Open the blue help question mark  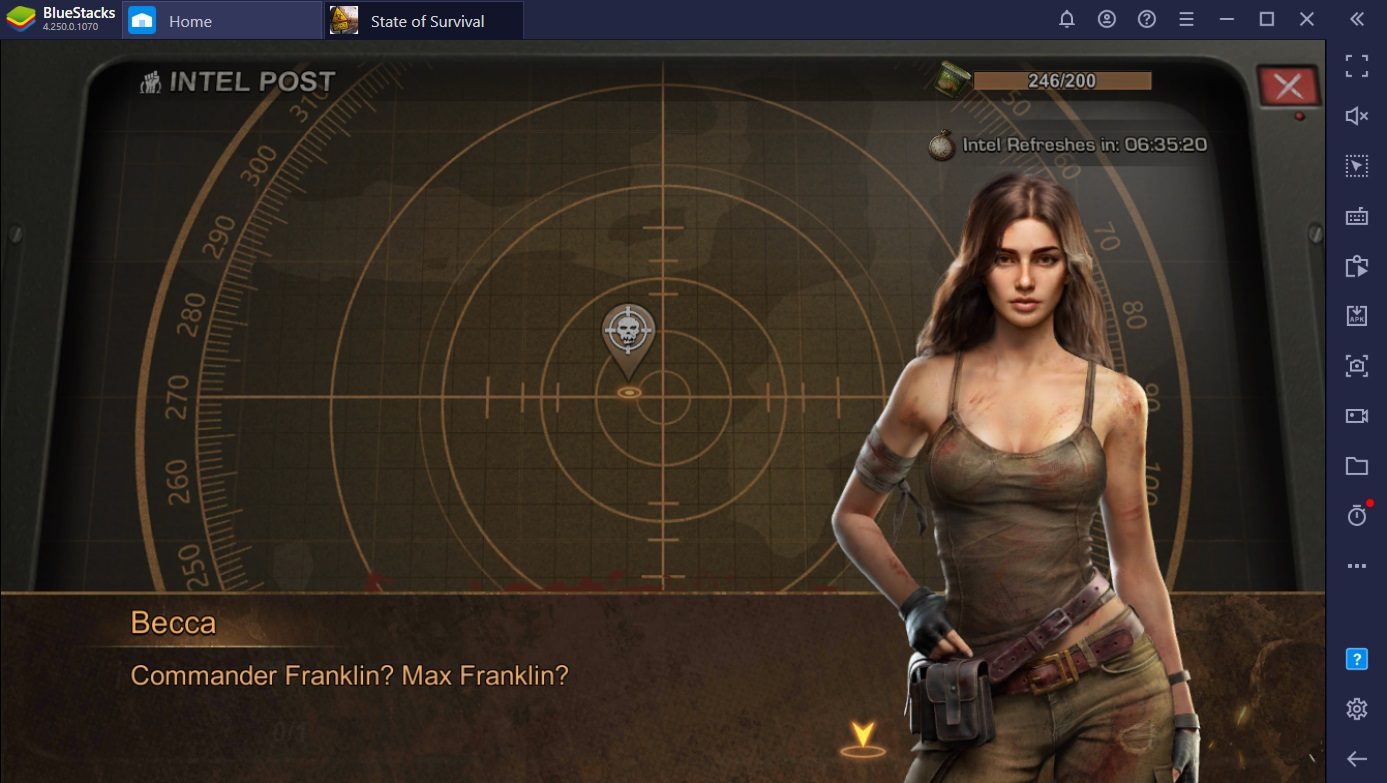tap(1356, 658)
